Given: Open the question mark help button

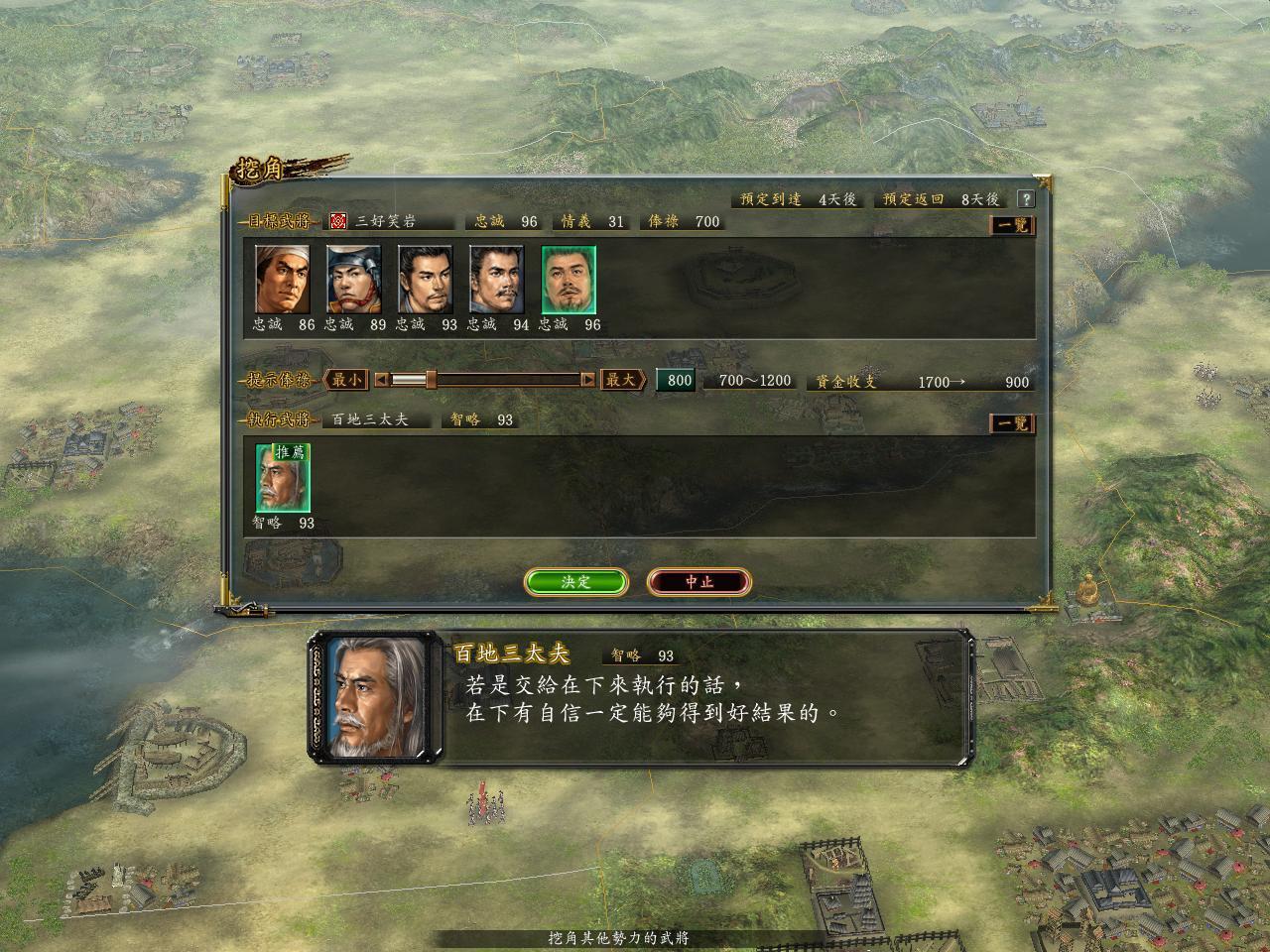Looking at the screenshot, I should pos(1026,199).
